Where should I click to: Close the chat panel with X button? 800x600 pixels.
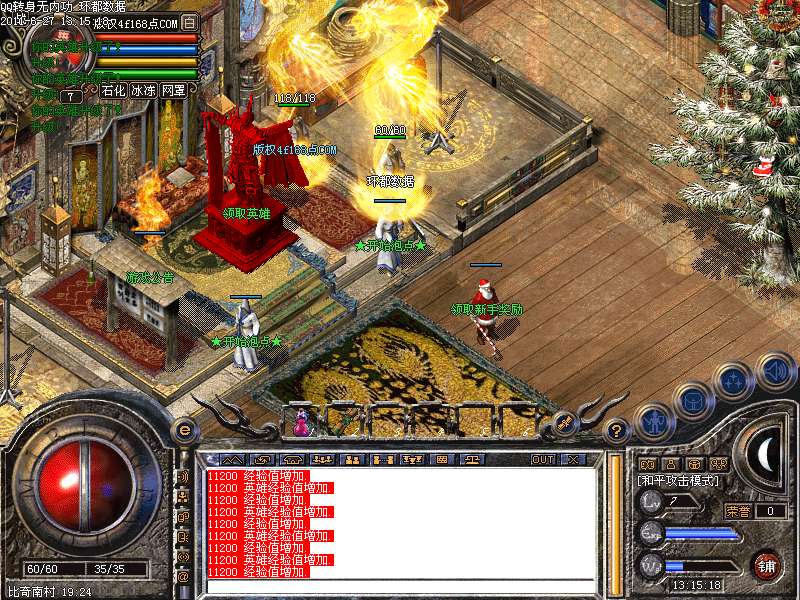pos(573,460)
